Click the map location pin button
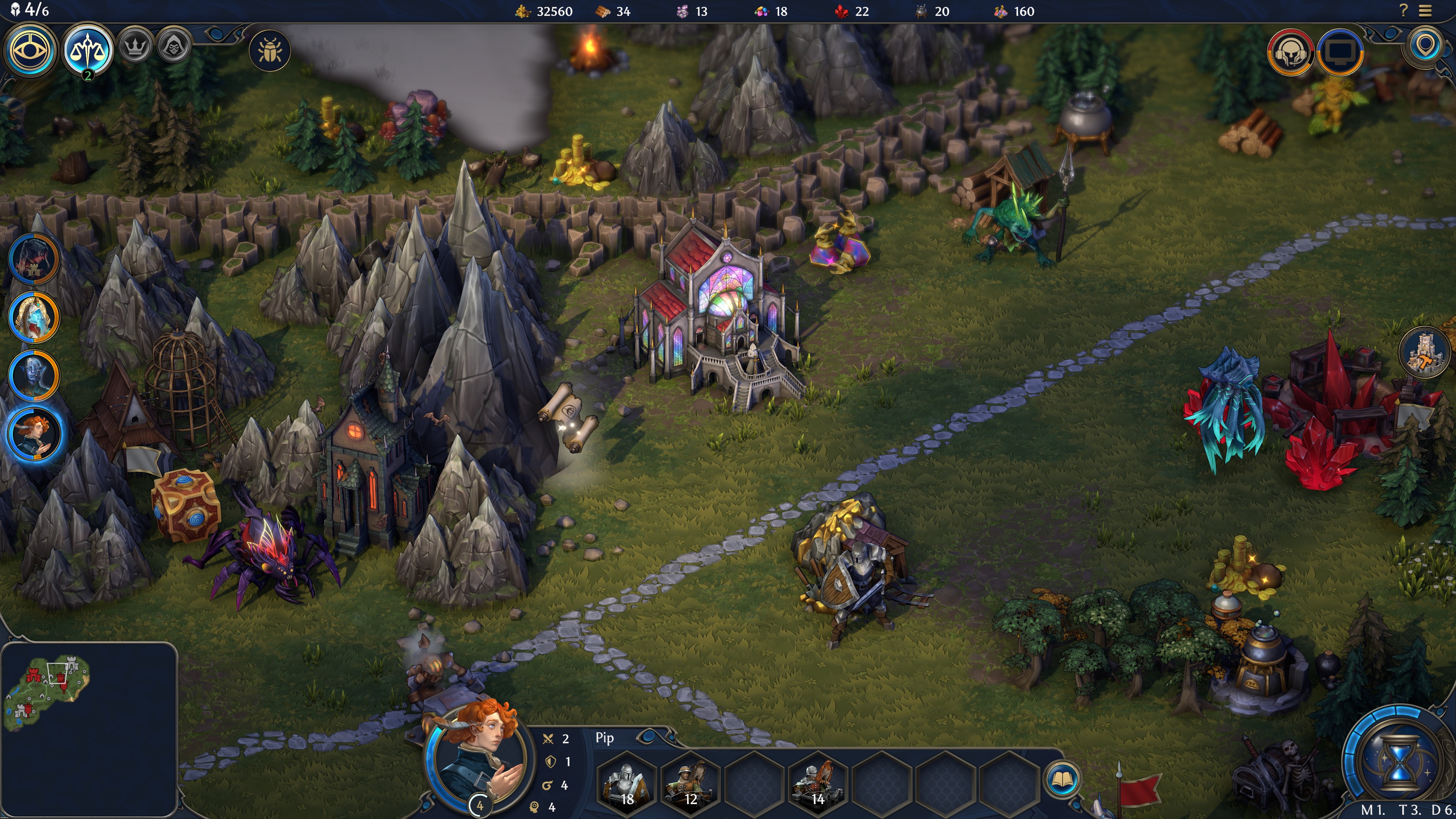The image size is (1456, 819). [x=1425, y=45]
